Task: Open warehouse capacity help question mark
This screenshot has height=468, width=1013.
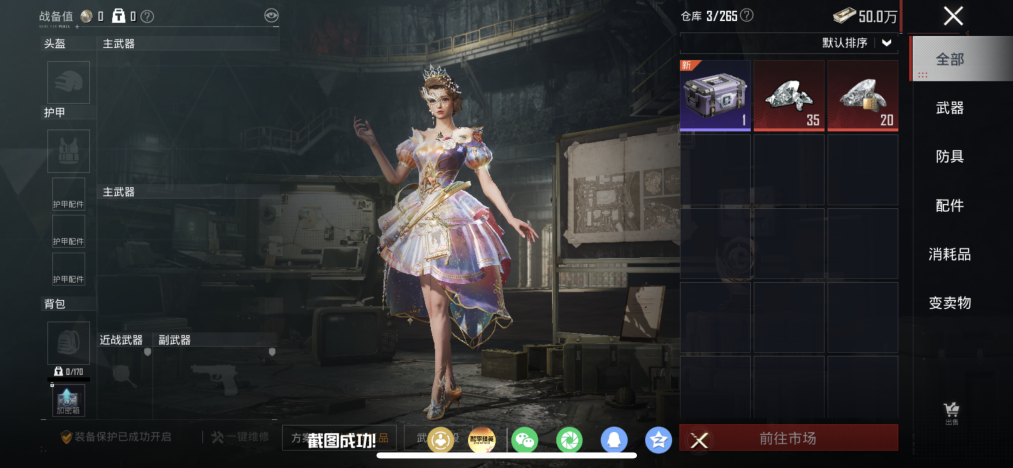Action: 747,16
